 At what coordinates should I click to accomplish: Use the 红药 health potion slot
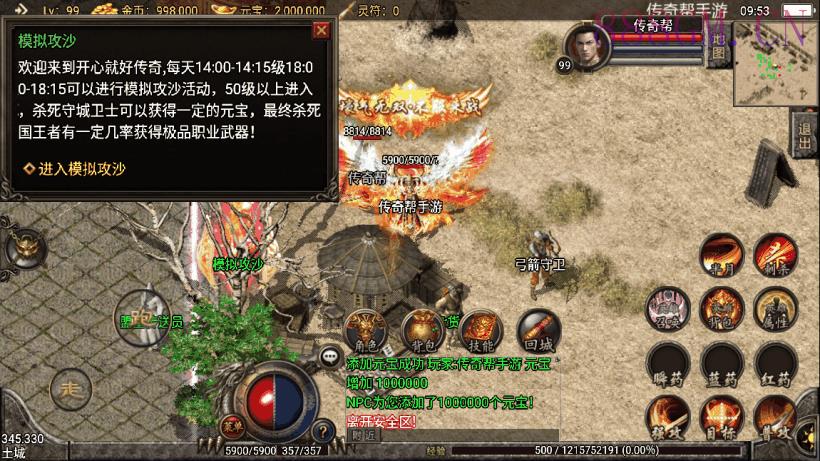(774, 363)
